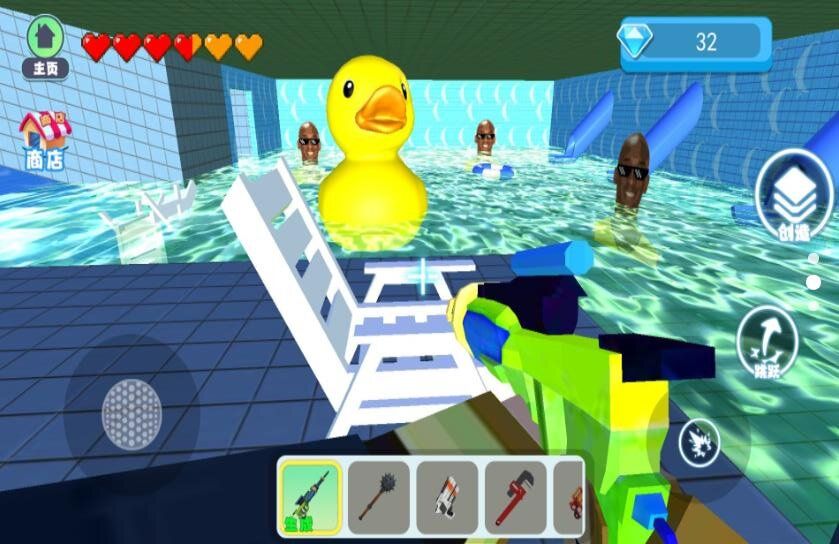Tap the diamond currency counter

click(x=696, y=42)
